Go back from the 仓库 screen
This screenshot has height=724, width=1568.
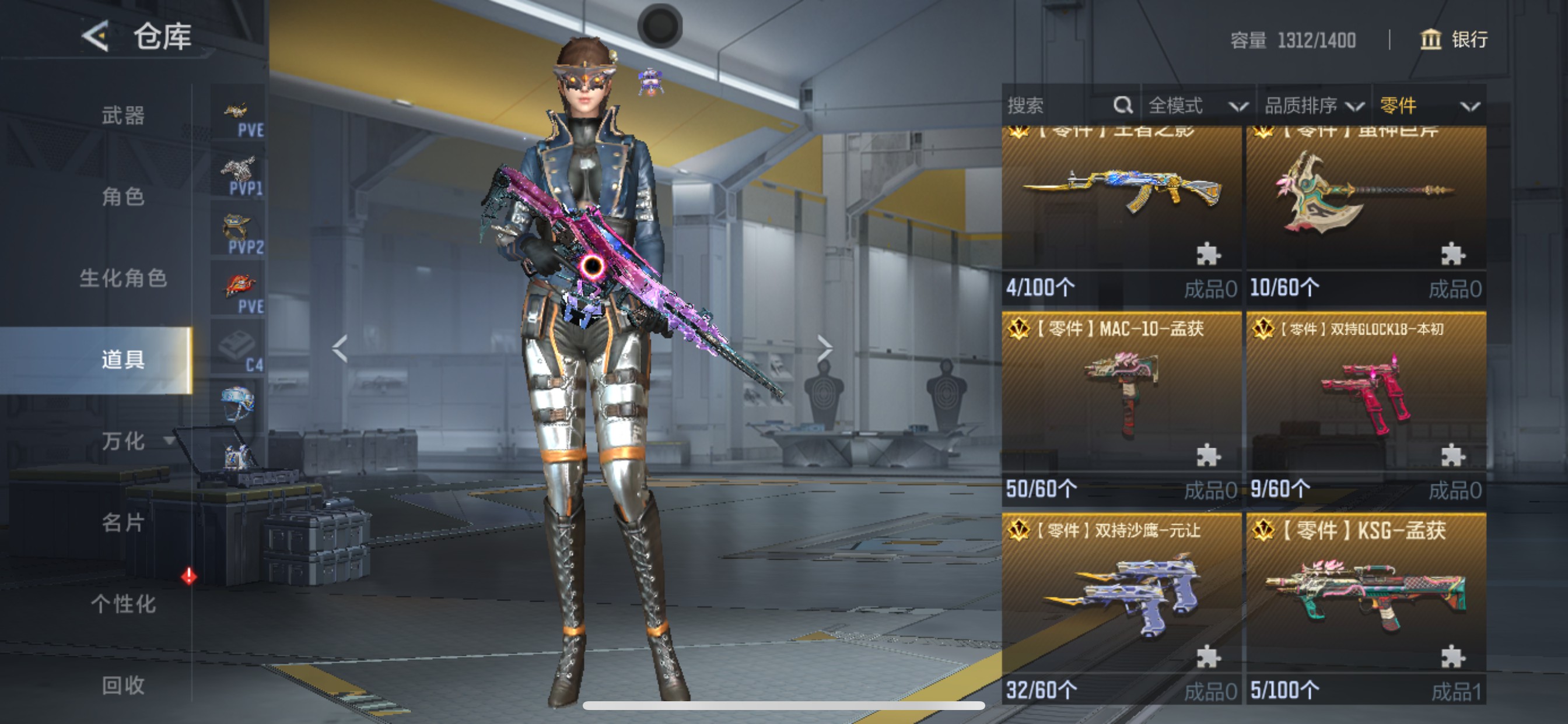[96, 37]
